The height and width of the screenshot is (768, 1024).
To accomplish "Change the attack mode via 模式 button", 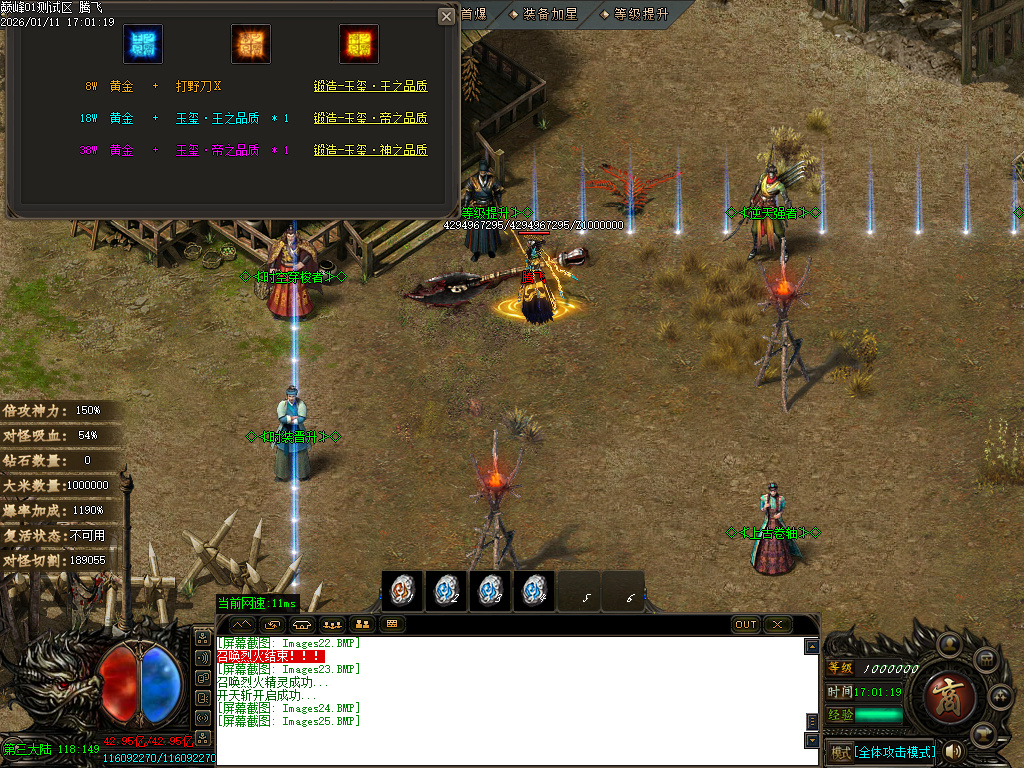I will pos(840,752).
